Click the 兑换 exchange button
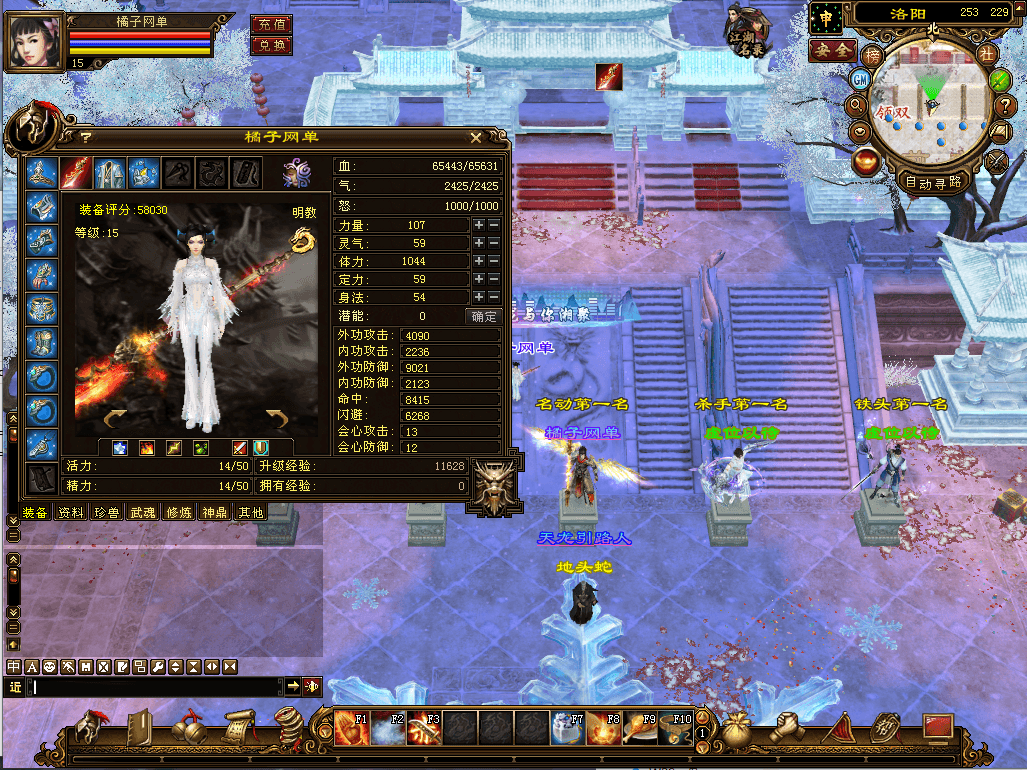1027x770 pixels. tap(270, 45)
